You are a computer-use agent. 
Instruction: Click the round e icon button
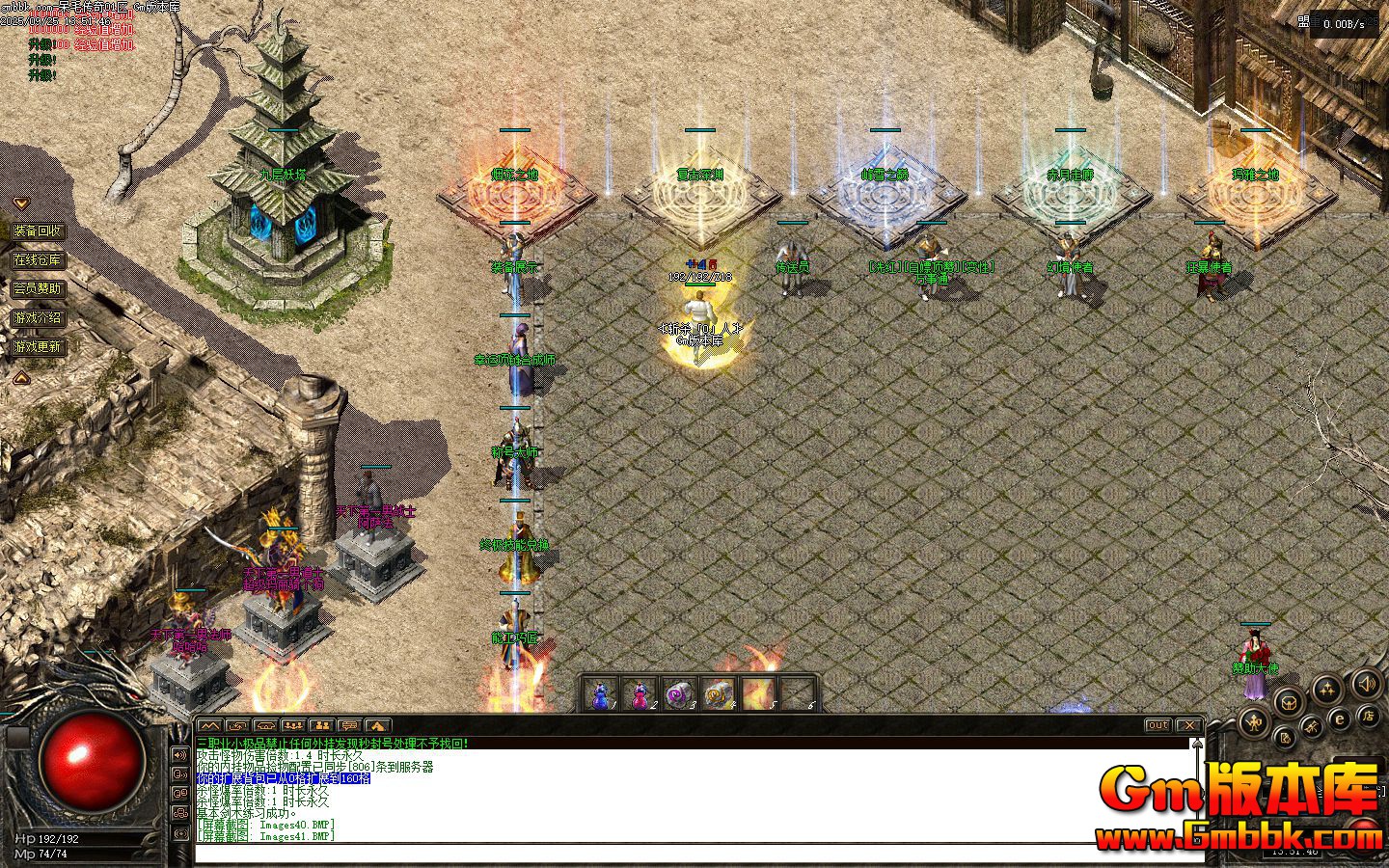pyautogui.click(x=1340, y=718)
